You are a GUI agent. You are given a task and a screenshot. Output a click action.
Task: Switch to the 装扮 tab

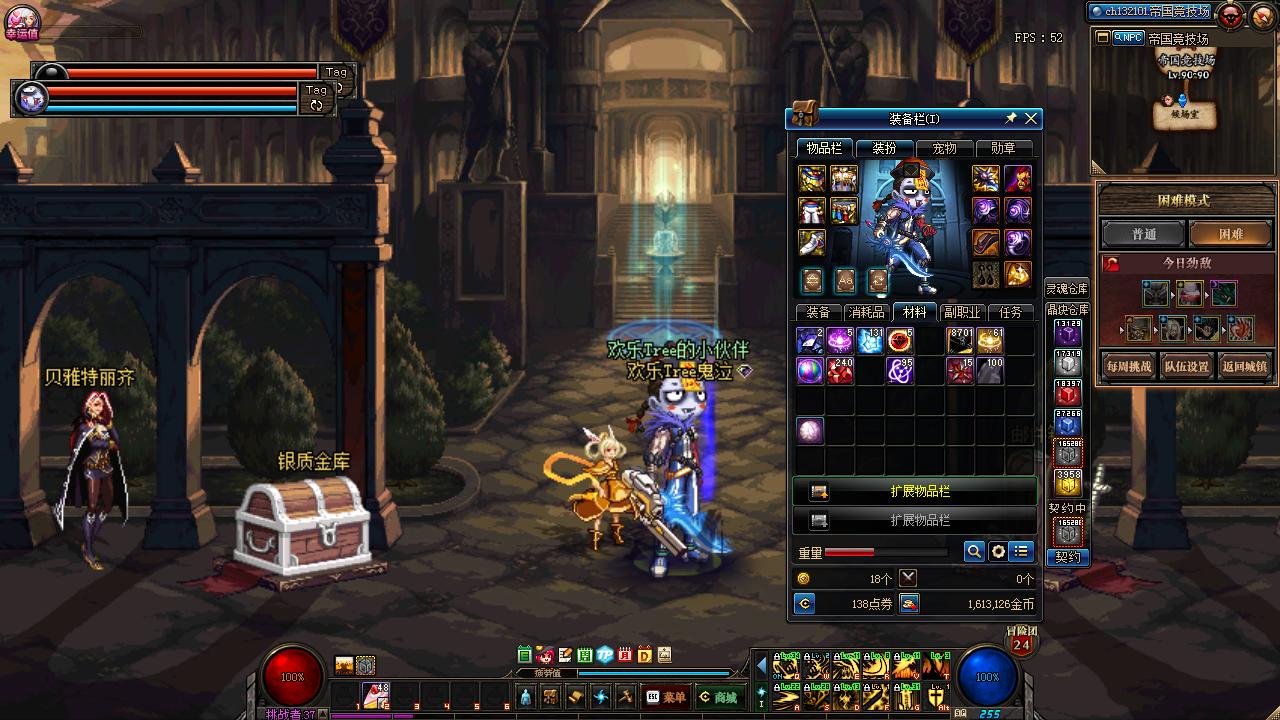[884, 148]
